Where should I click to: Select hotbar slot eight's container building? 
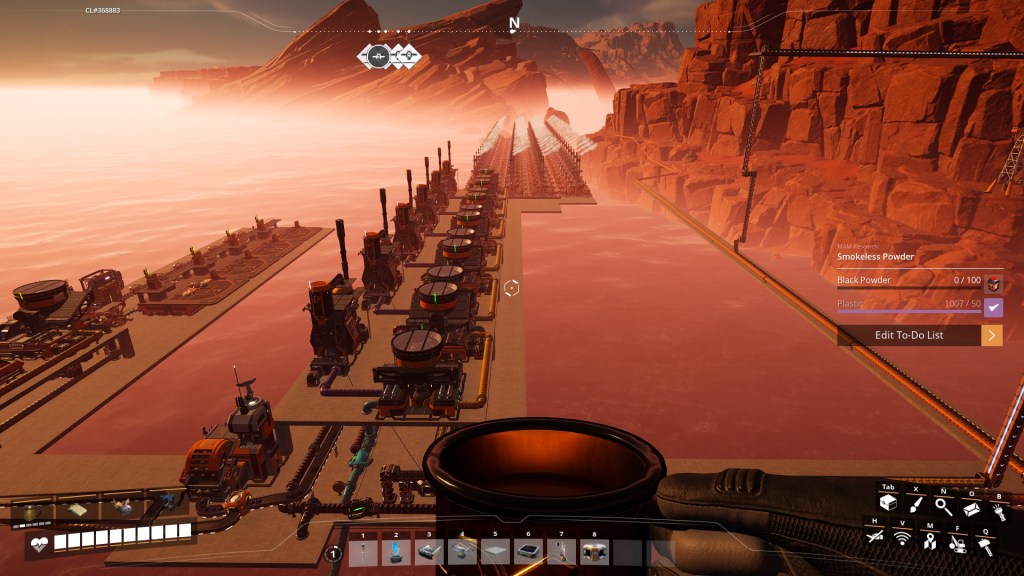pyautogui.click(x=594, y=551)
